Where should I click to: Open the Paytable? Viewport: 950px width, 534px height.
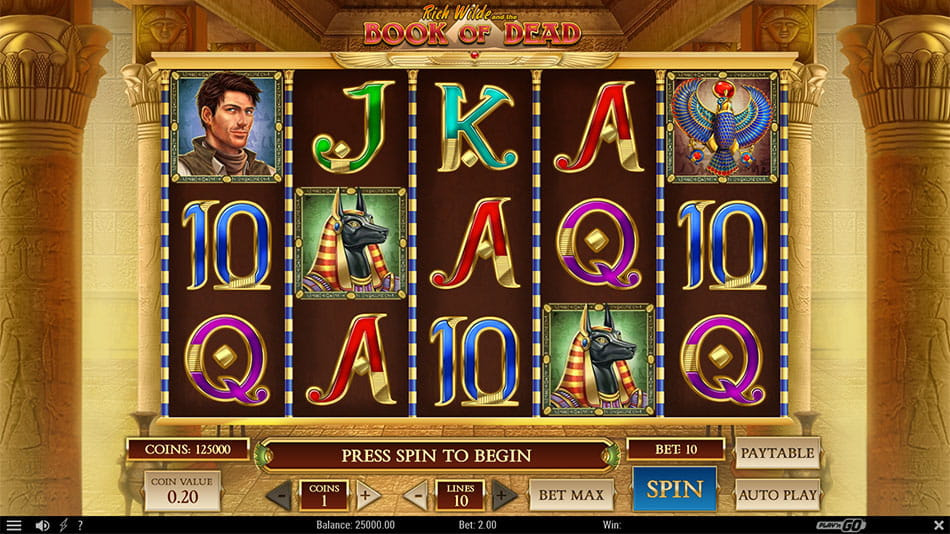click(777, 453)
